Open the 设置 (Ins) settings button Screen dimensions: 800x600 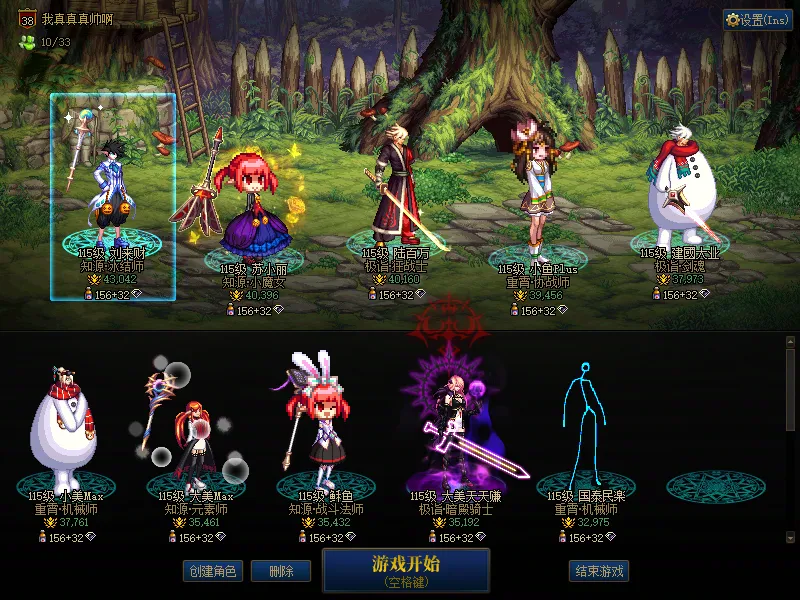click(758, 20)
